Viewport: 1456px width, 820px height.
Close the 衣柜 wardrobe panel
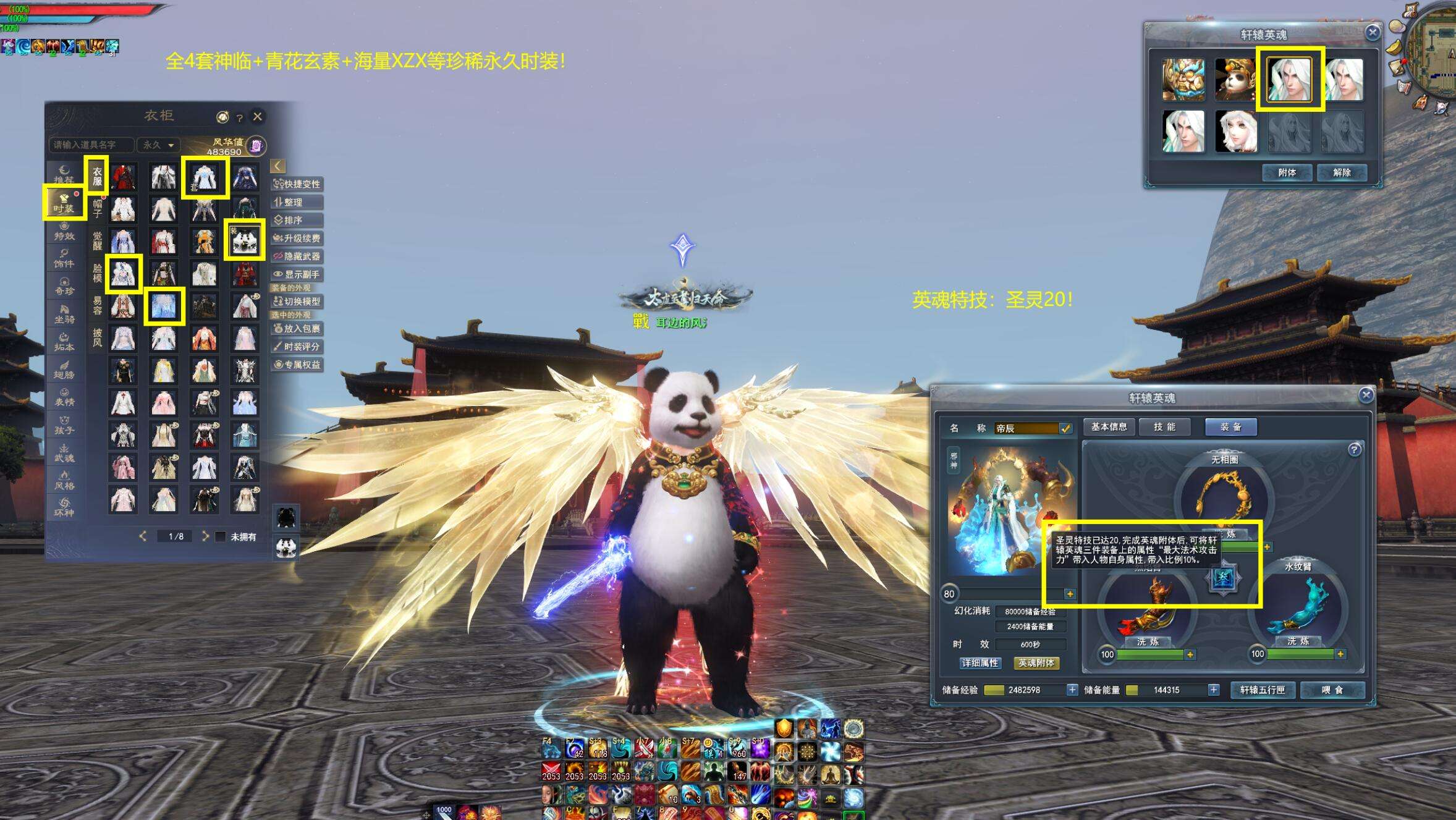[258, 116]
